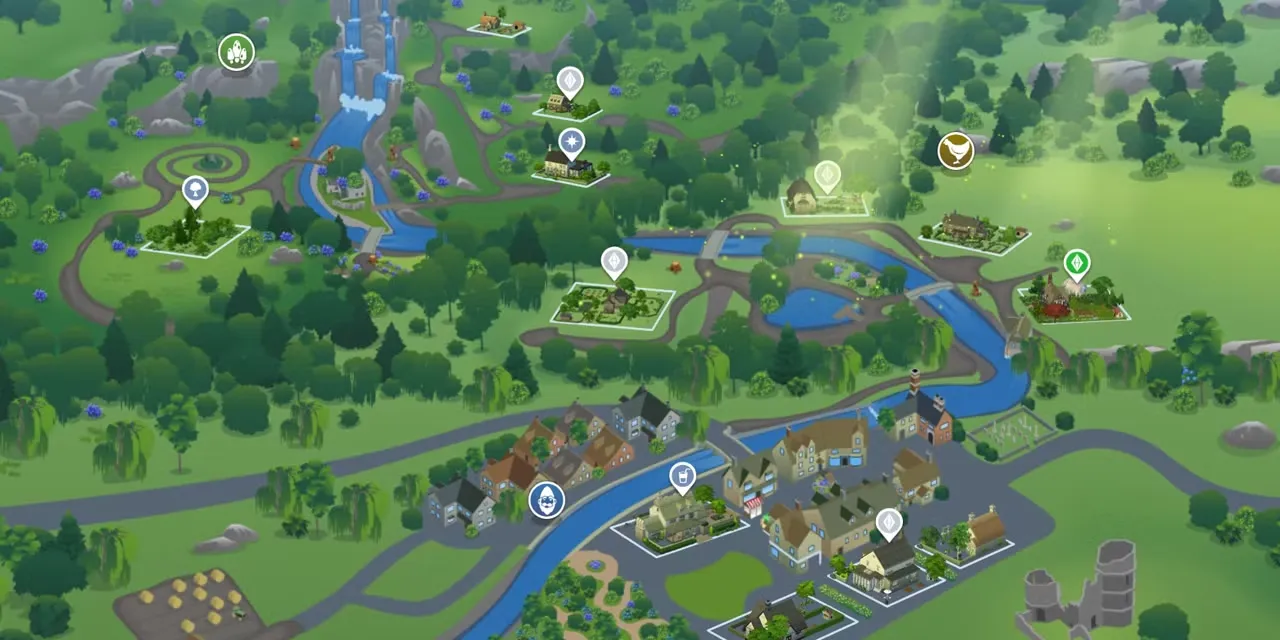This screenshot has height=640, width=1280.
Task: Choose the starred lot map pin
Action: coord(571,143)
